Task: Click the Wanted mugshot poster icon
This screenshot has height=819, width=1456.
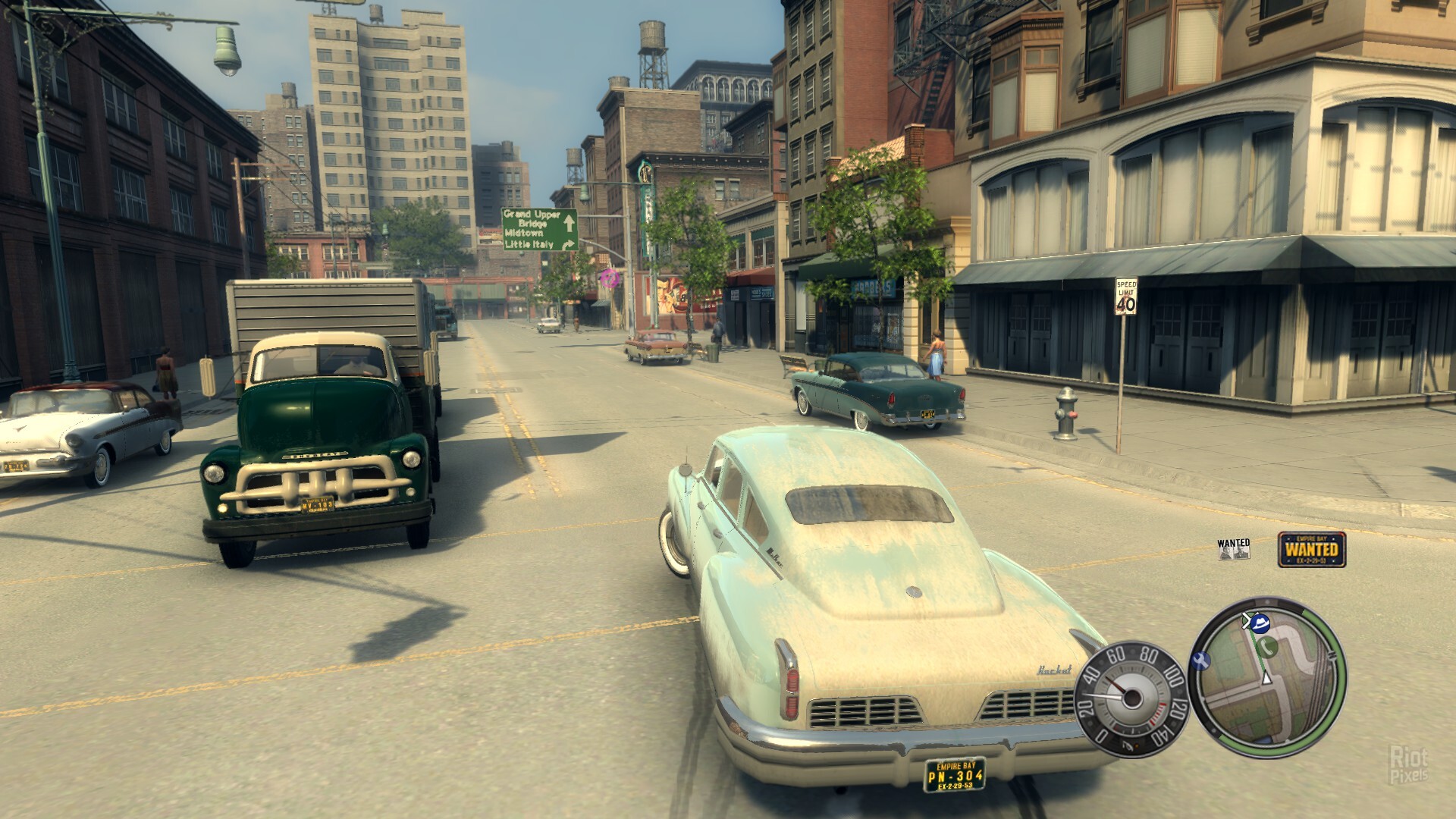Action: [x=1234, y=549]
